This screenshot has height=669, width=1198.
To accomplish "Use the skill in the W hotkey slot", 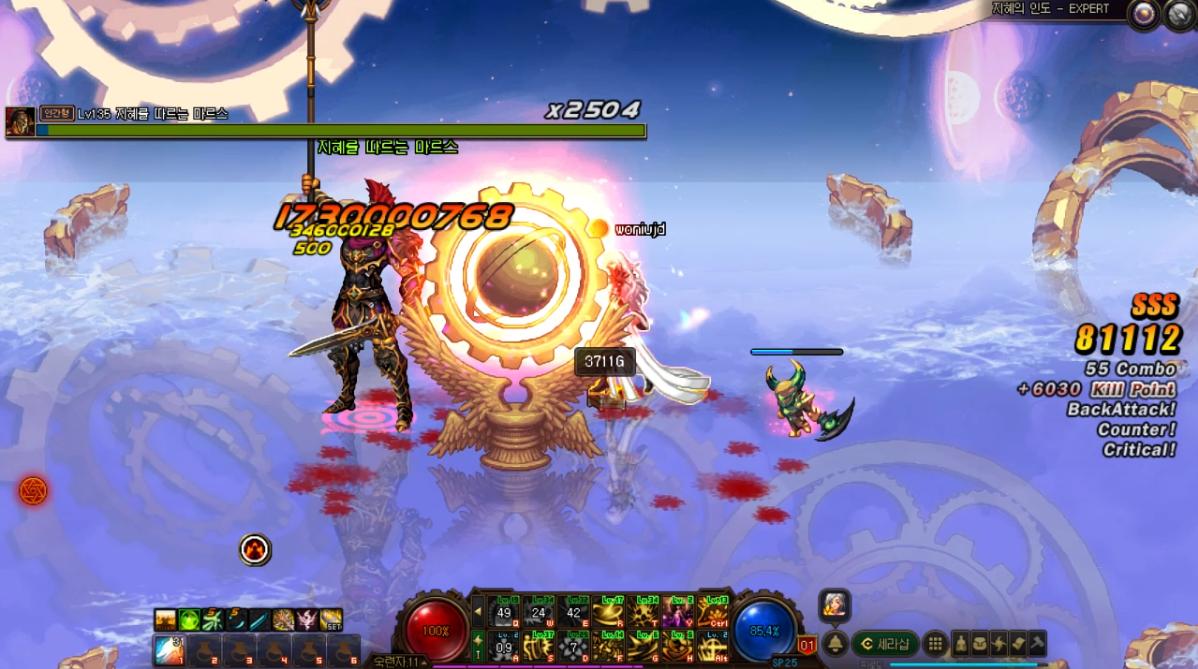I will [x=539, y=611].
